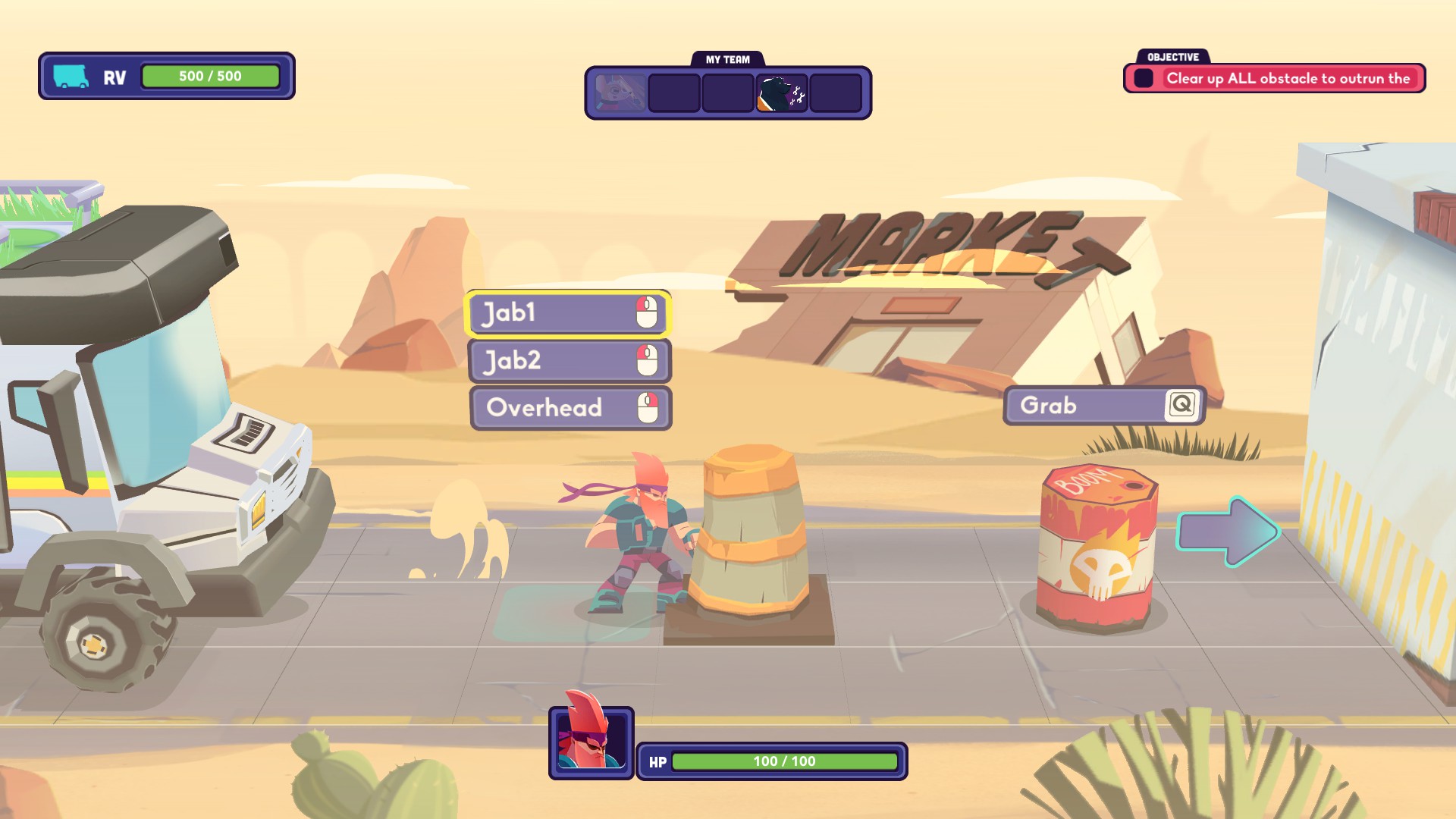Select the black dog team portrait
Viewport: 1456px width, 819px height.
tap(781, 93)
